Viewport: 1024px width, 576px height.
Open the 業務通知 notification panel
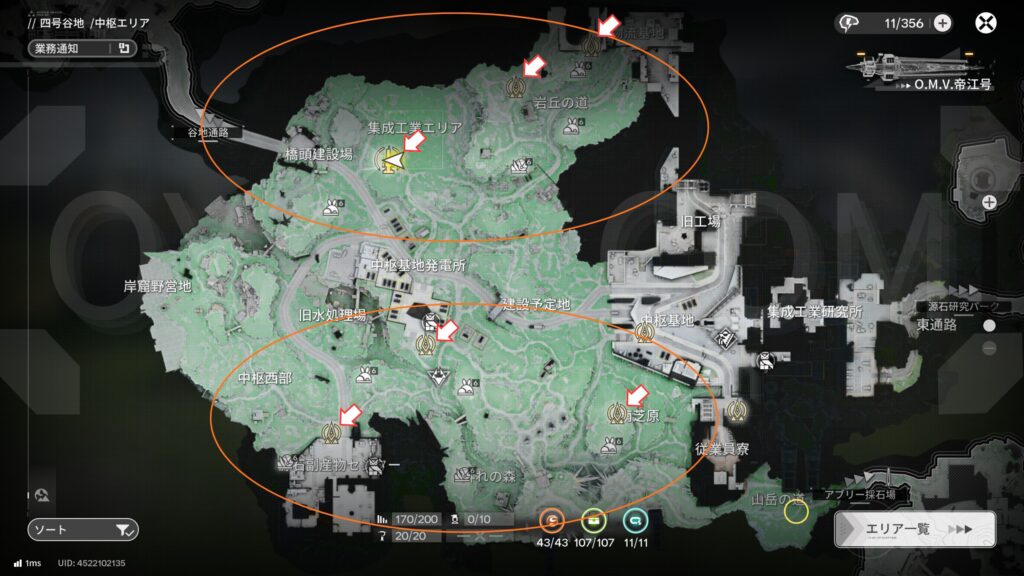pyautogui.click(x=81, y=47)
